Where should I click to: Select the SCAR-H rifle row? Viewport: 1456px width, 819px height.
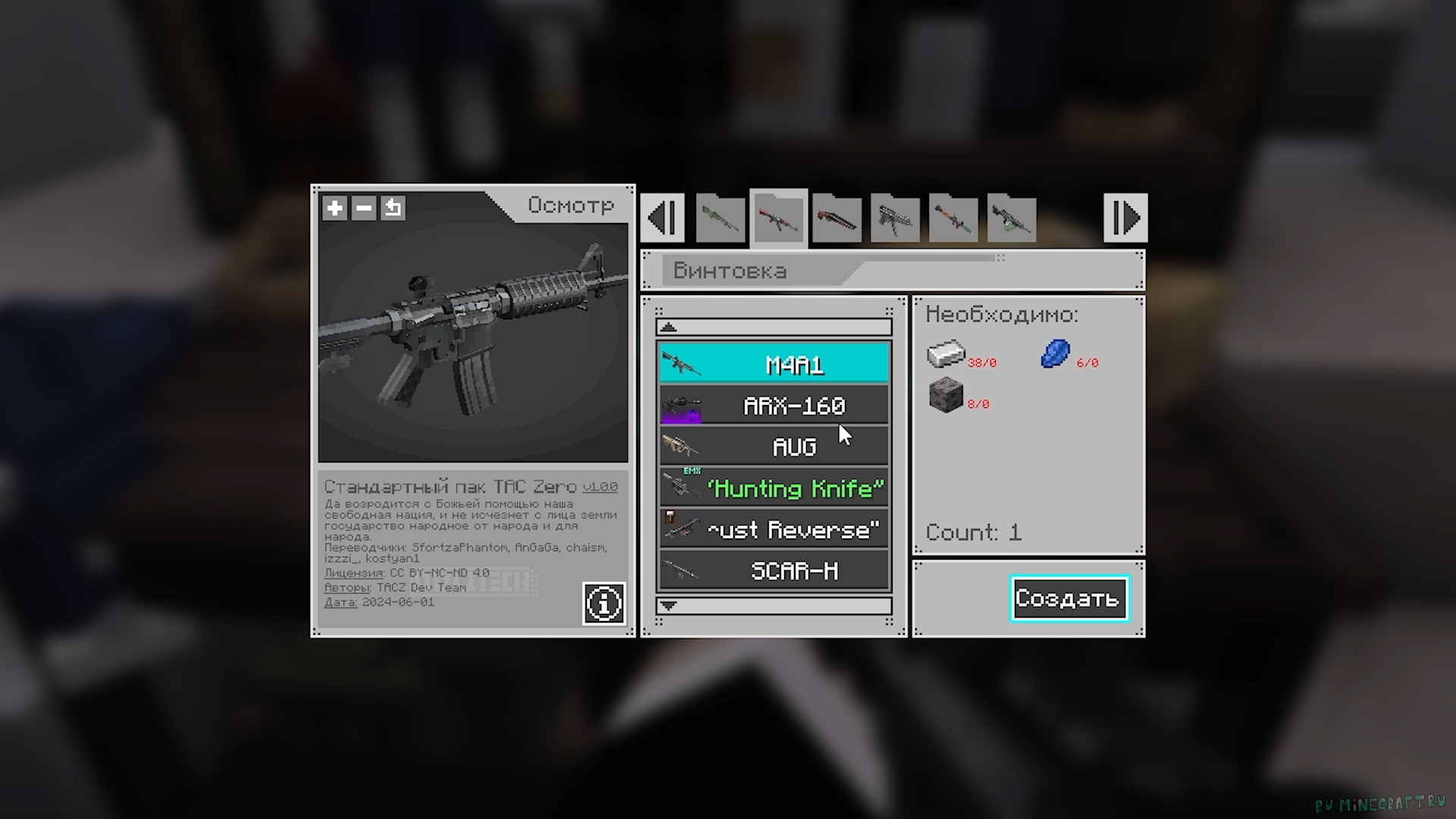coord(773,570)
